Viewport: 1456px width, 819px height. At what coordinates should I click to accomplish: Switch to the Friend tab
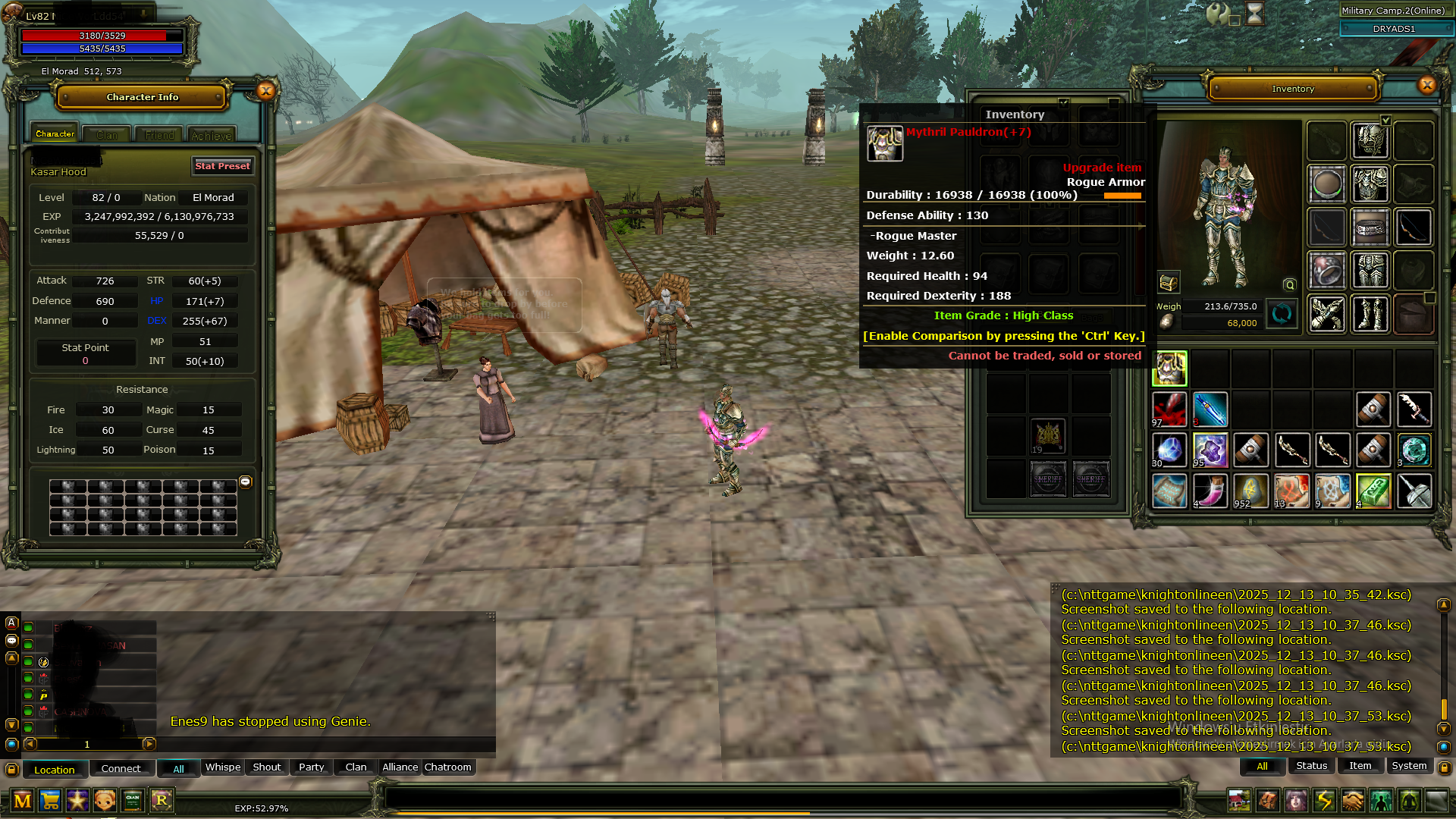(159, 135)
